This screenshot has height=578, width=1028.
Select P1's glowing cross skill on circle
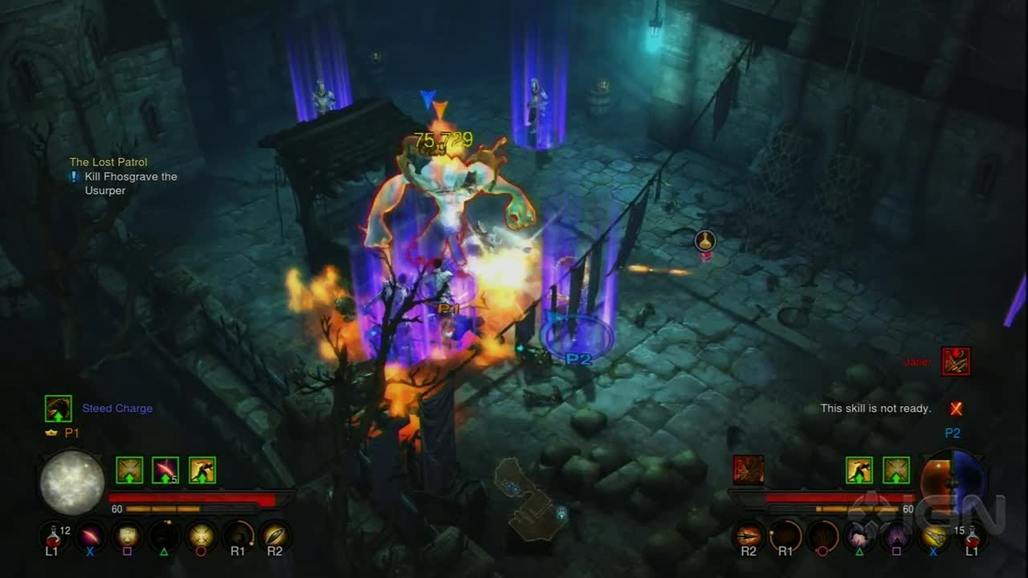click(202, 537)
